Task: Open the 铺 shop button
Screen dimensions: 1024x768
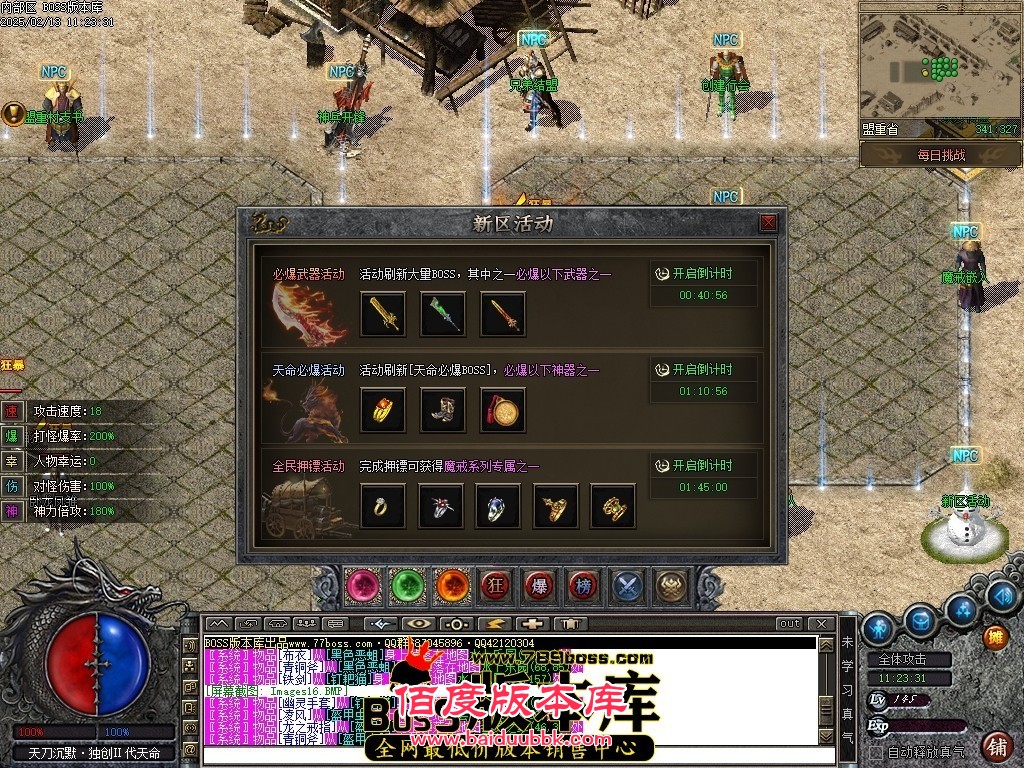Action: (996, 746)
